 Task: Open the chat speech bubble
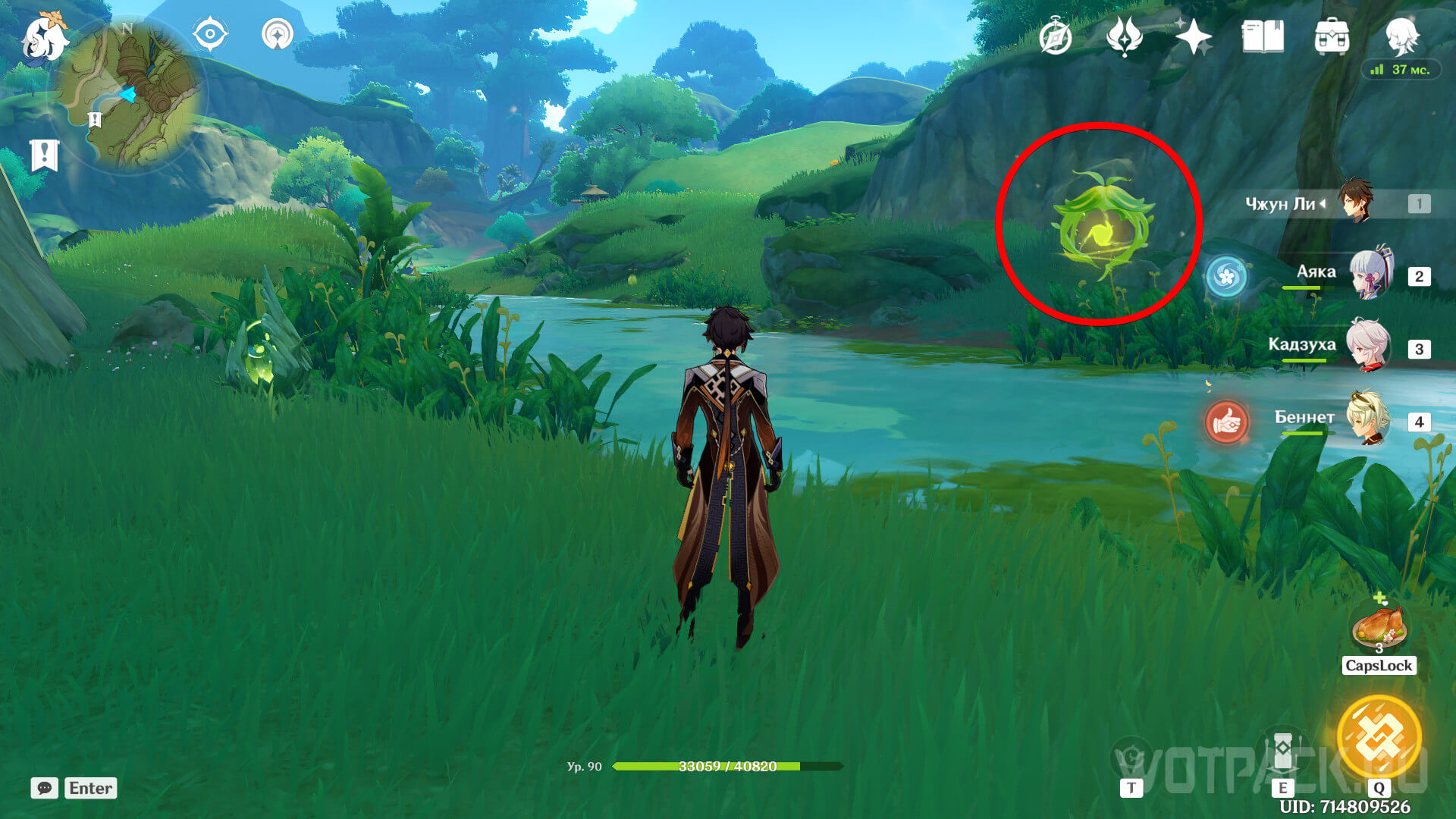click(x=44, y=788)
